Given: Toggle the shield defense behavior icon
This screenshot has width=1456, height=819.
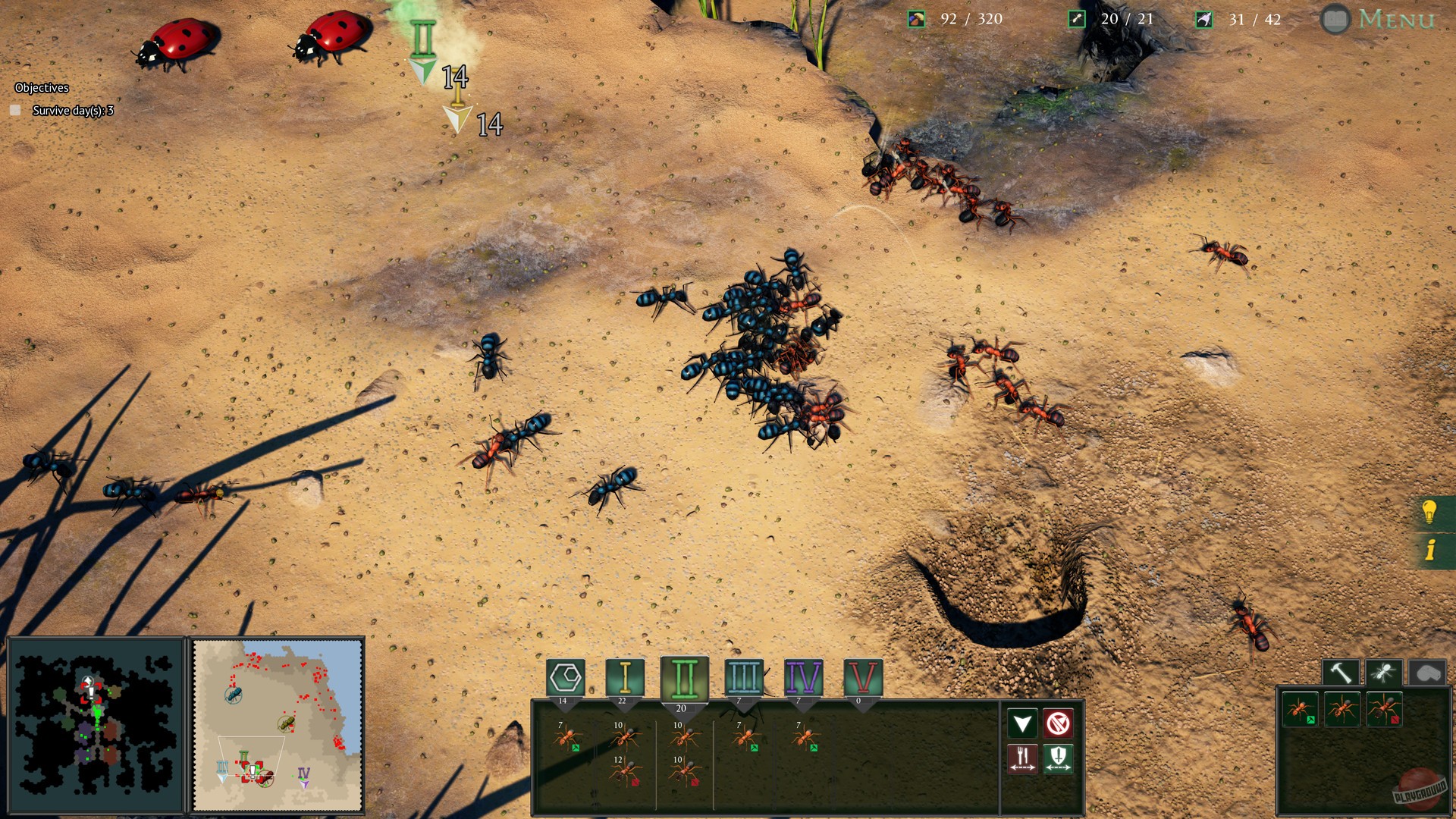Looking at the screenshot, I should [x=1059, y=760].
